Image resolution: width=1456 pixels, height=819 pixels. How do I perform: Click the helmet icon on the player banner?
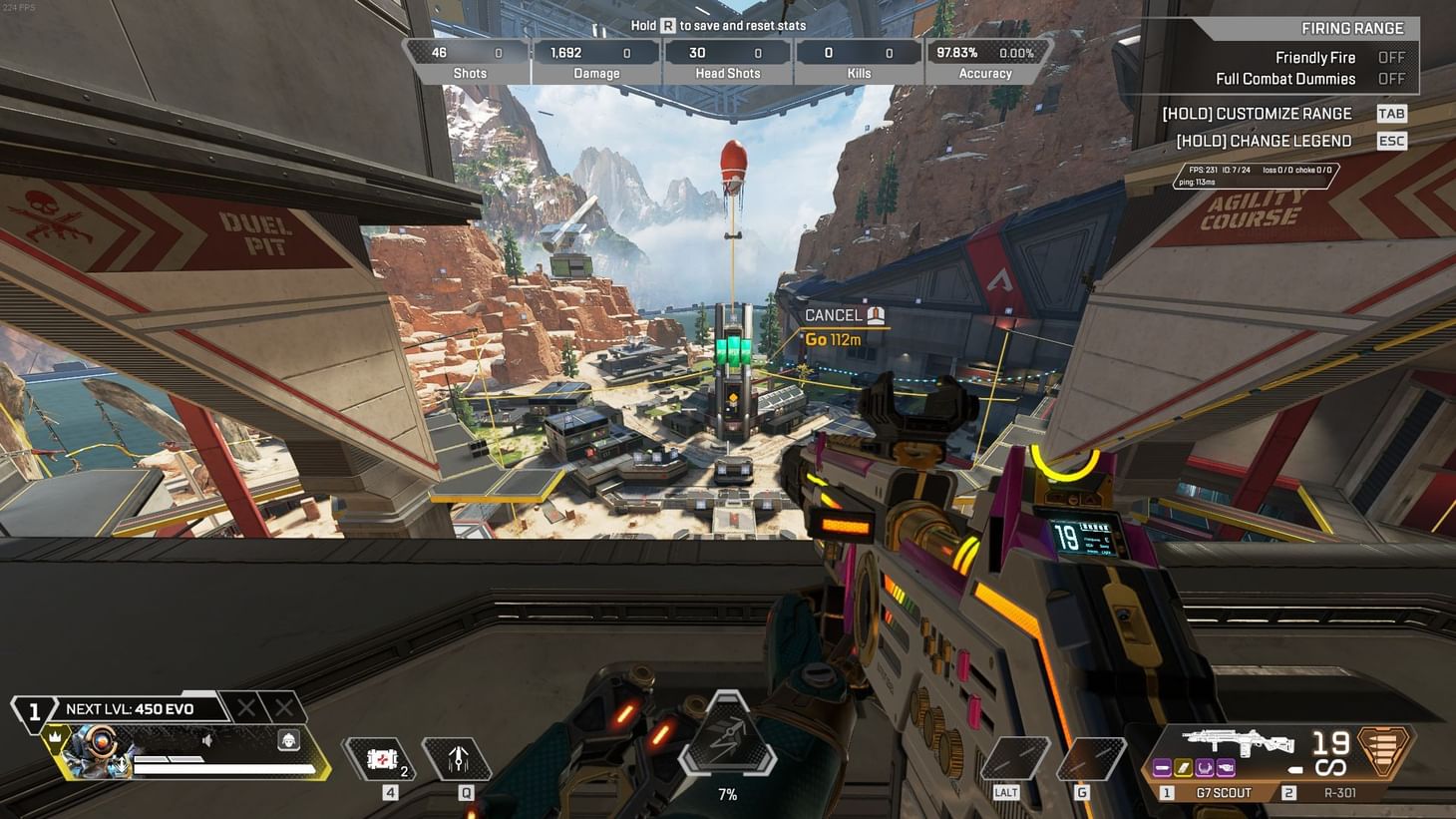click(289, 740)
